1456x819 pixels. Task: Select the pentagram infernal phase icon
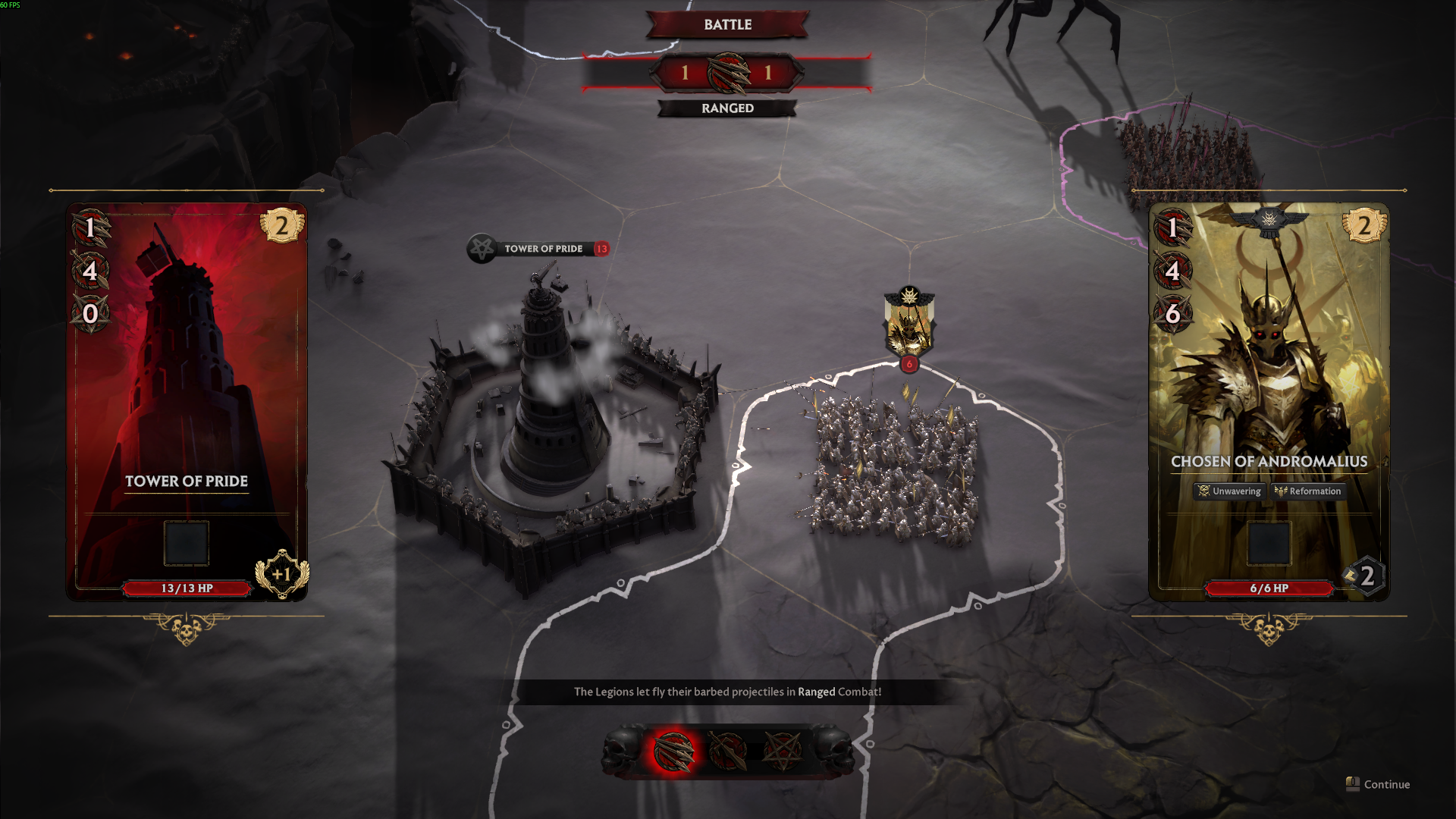pos(782,751)
